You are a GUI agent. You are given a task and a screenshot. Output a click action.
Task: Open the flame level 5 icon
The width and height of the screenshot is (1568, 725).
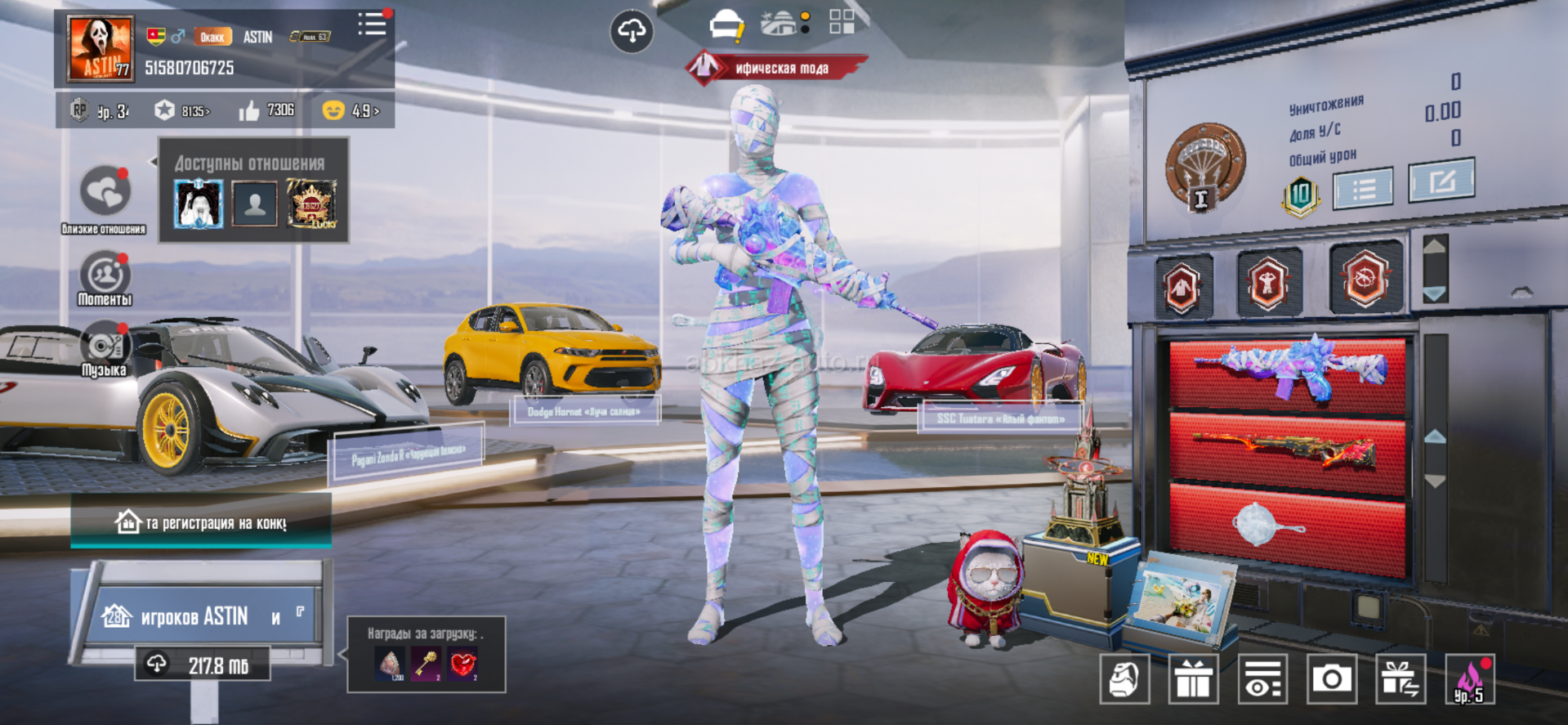click(1469, 679)
